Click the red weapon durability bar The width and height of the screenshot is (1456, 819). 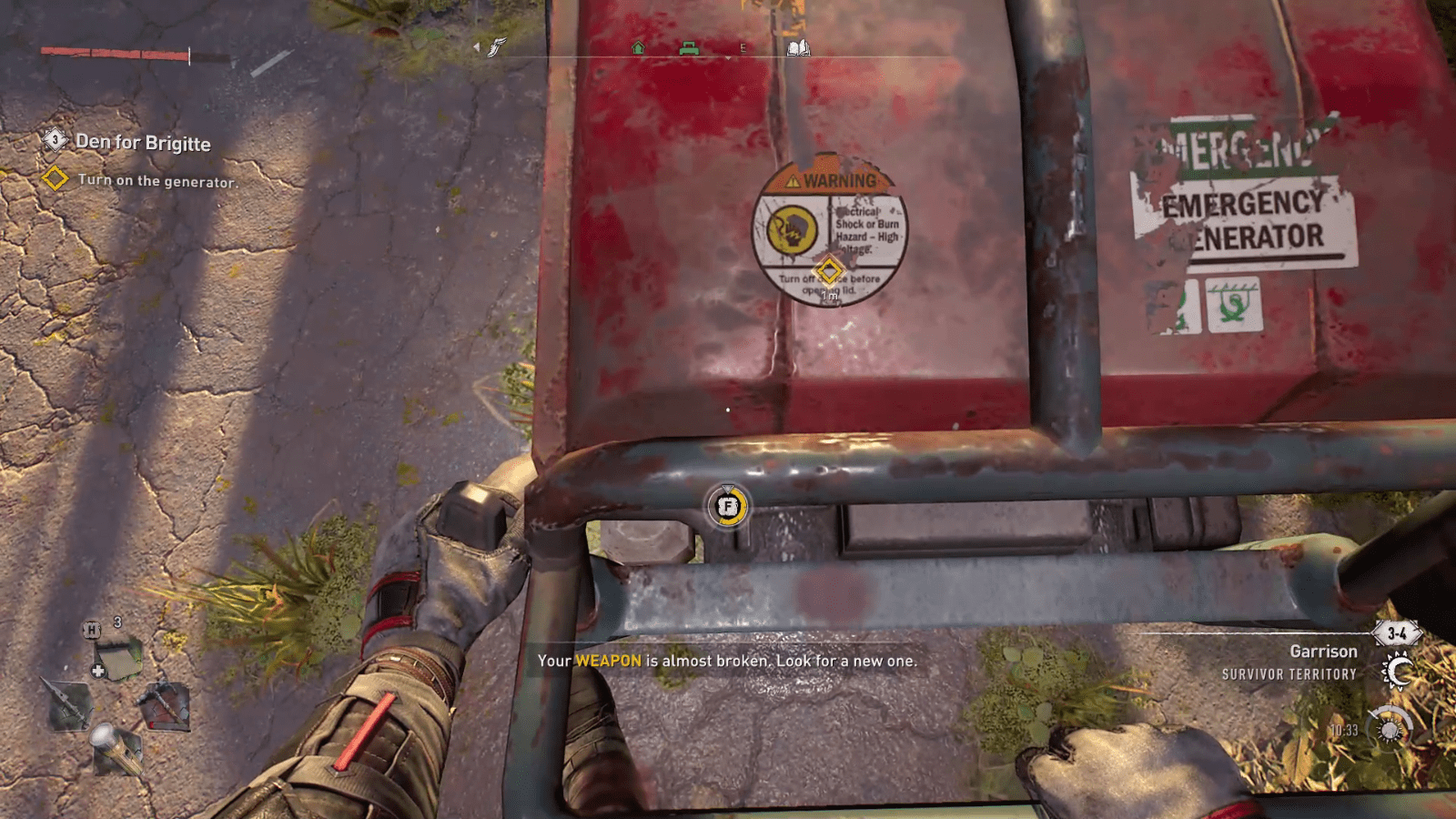pos(114,52)
